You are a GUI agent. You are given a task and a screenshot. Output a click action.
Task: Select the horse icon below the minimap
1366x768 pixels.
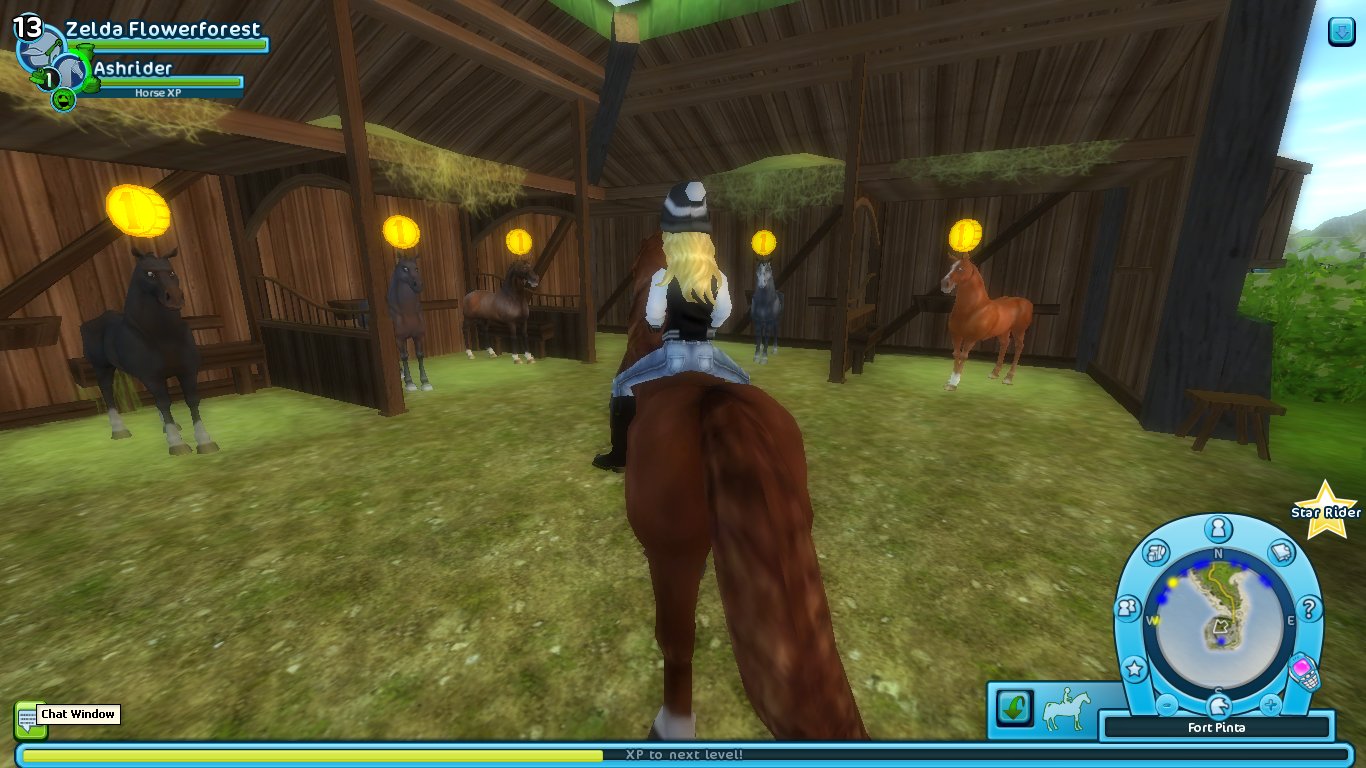pos(1218,705)
